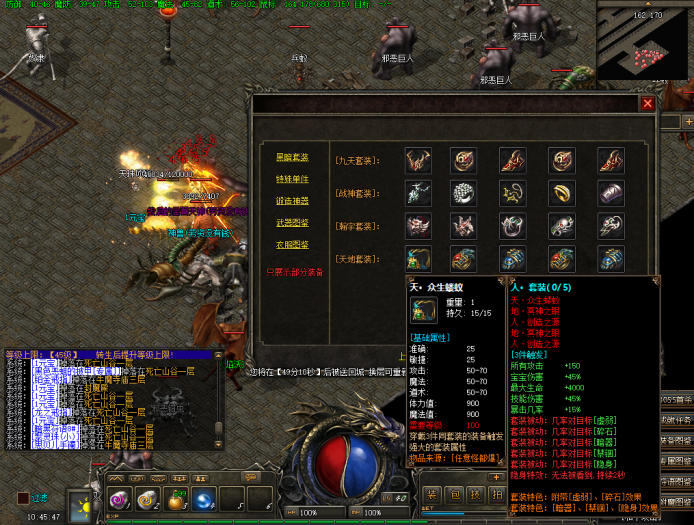Select the 特殊单件 category
Screen dimensions: 694x525
[292, 179]
